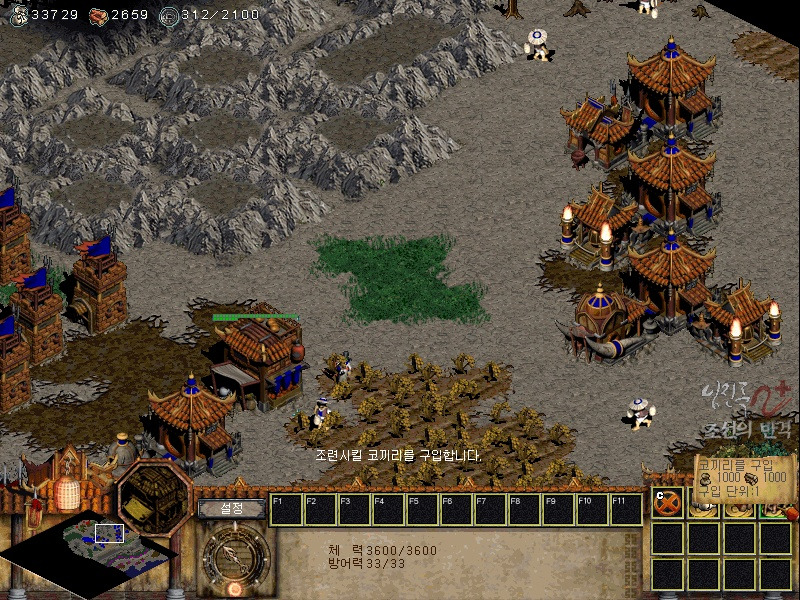The image size is (800, 600).
Task: Choose the F2 group slot
Action: point(321,509)
